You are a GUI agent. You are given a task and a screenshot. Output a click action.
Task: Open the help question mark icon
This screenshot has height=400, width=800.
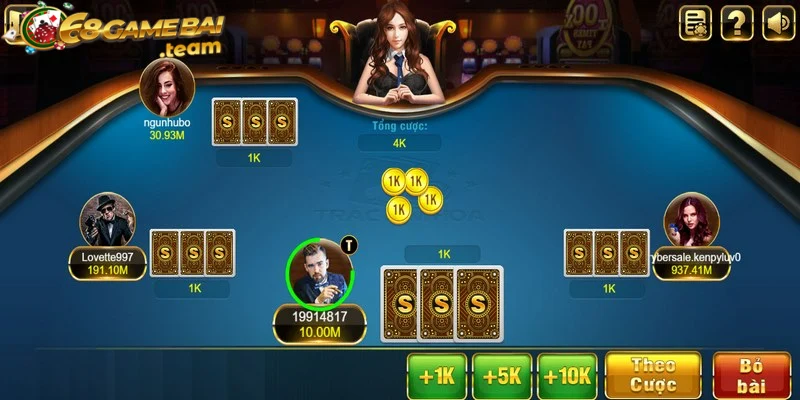[737, 22]
